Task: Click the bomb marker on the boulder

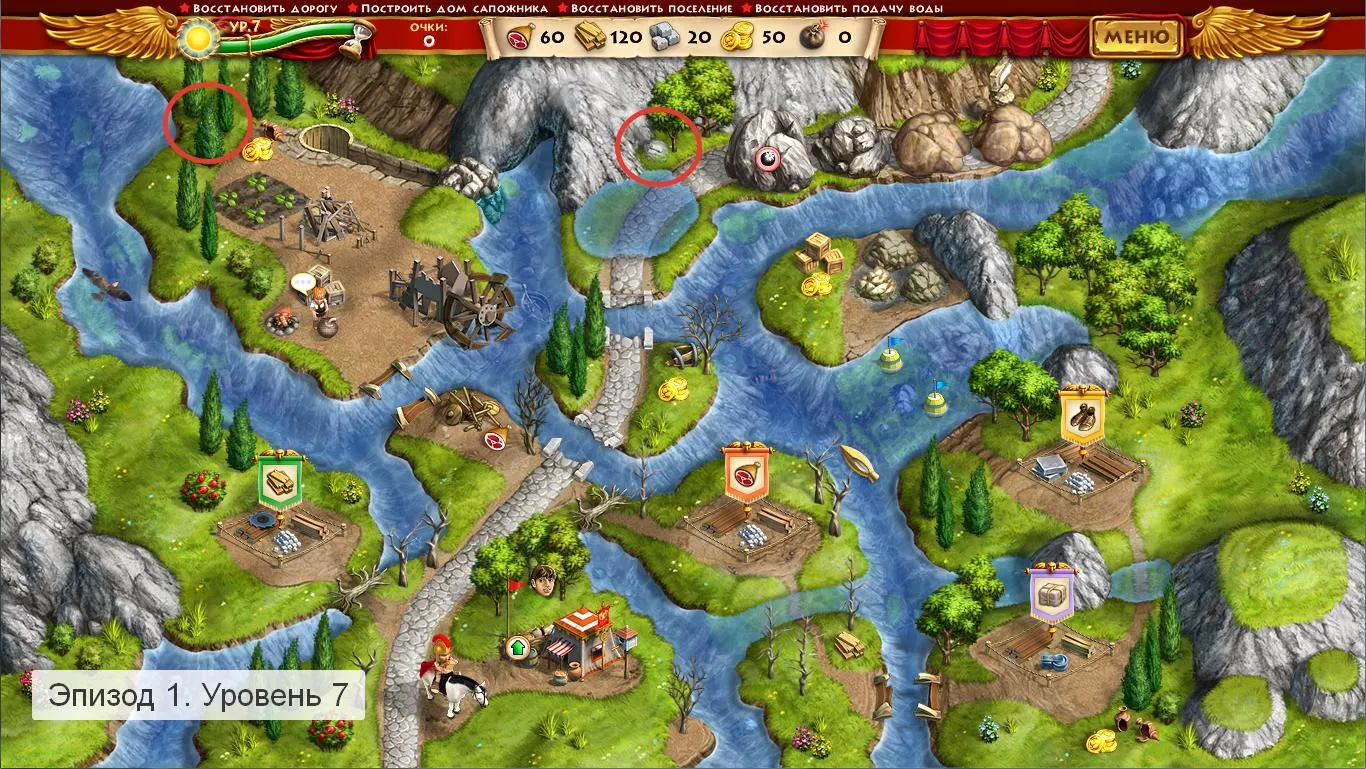Action: coord(767,157)
